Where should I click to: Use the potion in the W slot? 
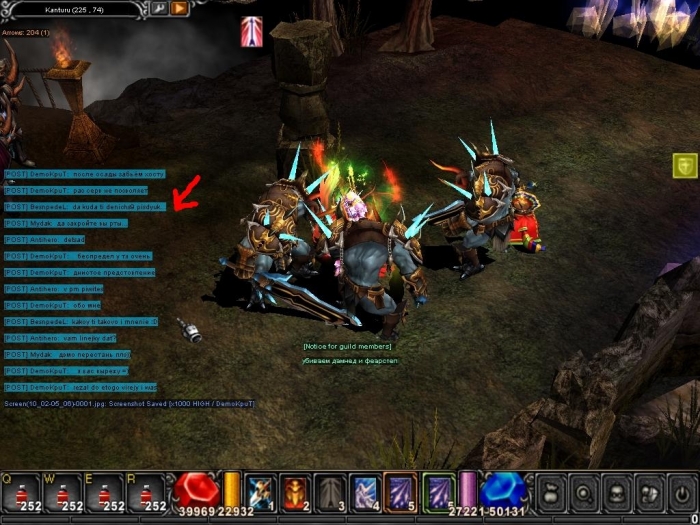(63, 493)
